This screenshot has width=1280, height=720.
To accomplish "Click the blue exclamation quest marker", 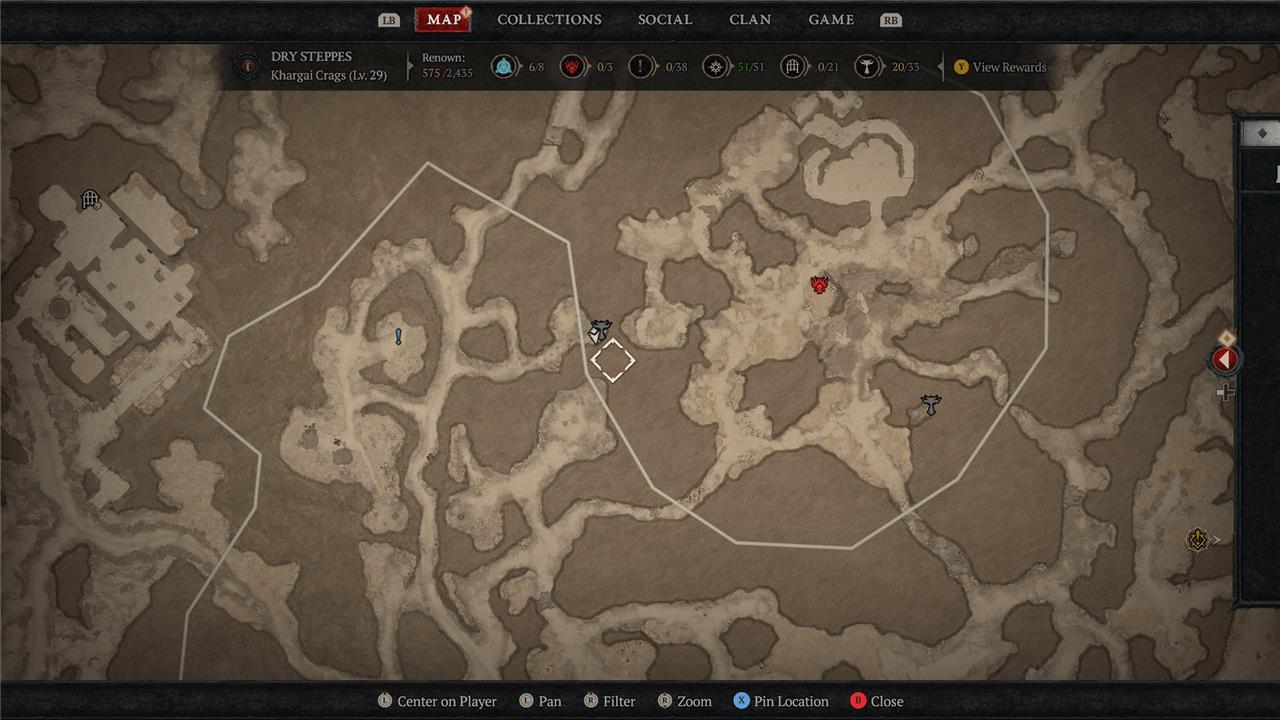I will click(x=398, y=337).
